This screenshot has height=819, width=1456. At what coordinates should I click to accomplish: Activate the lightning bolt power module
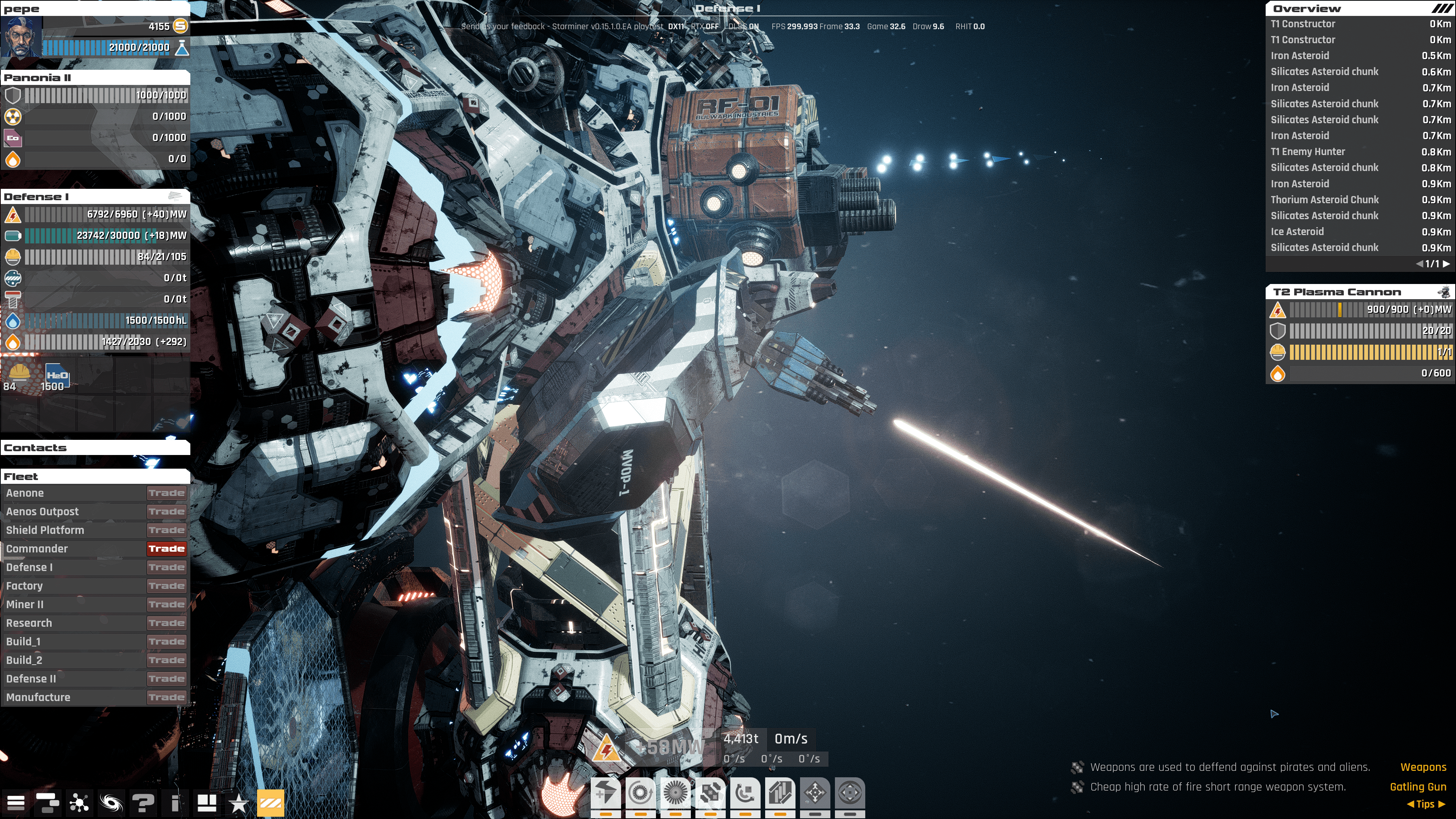606,793
